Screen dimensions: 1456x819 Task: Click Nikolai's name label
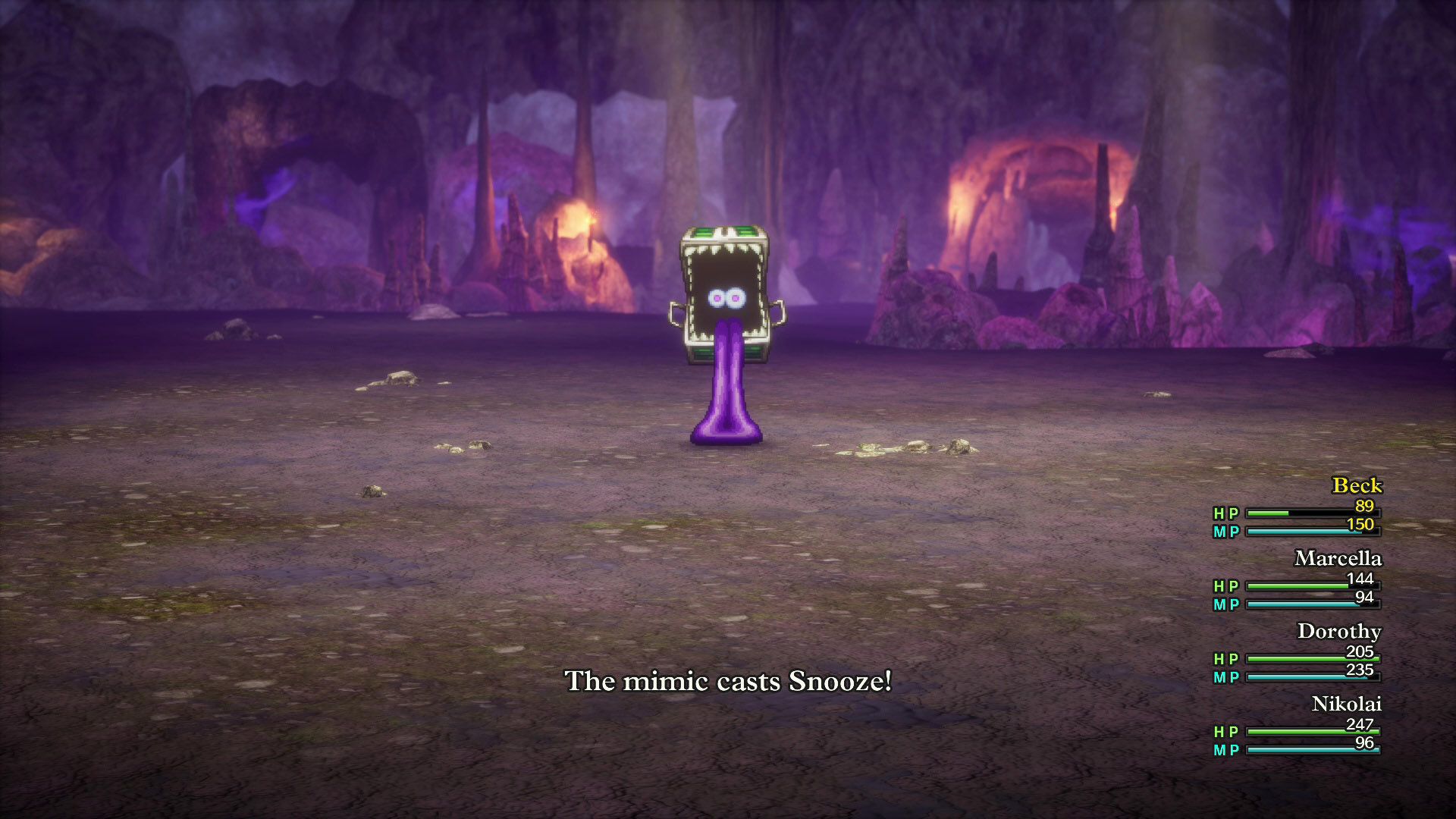click(1348, 704)
